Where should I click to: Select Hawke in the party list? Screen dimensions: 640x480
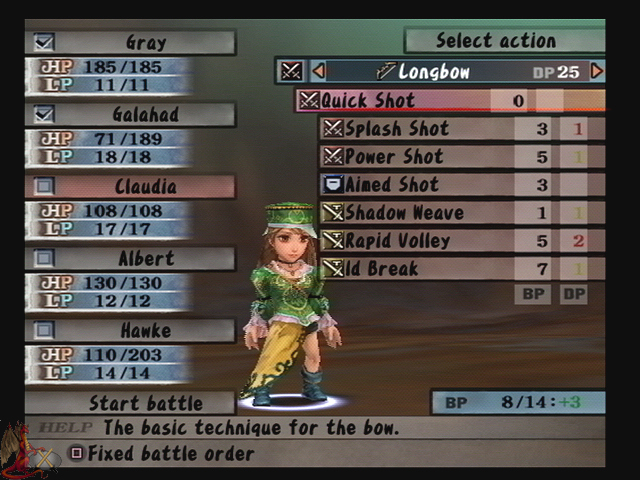(145, 331)
